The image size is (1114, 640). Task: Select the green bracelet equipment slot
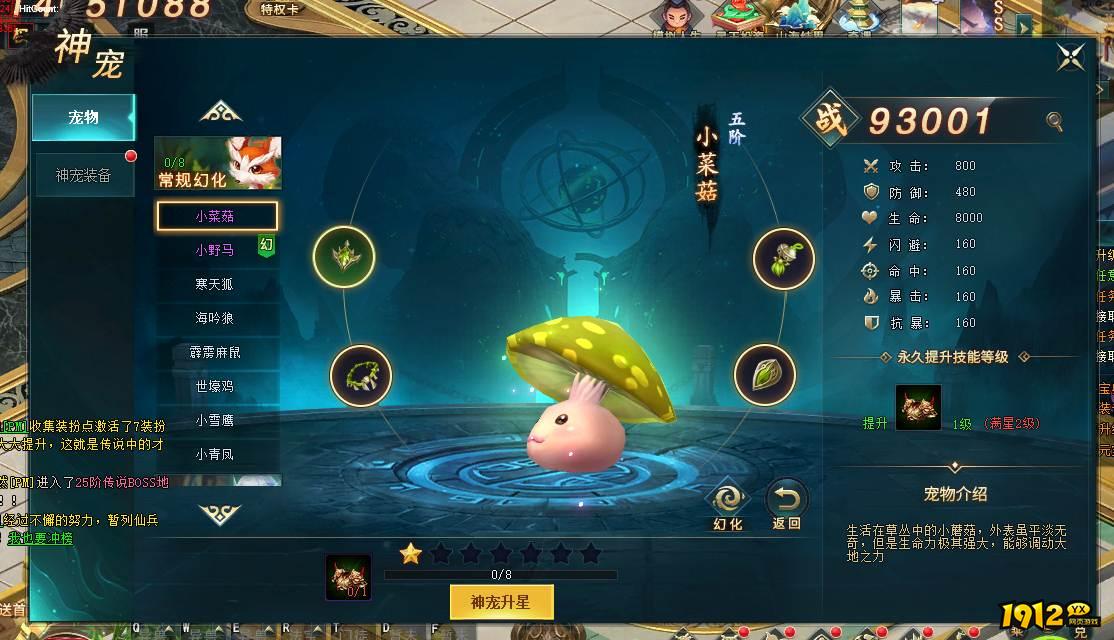pyautogui.click(x=360, y=375)
